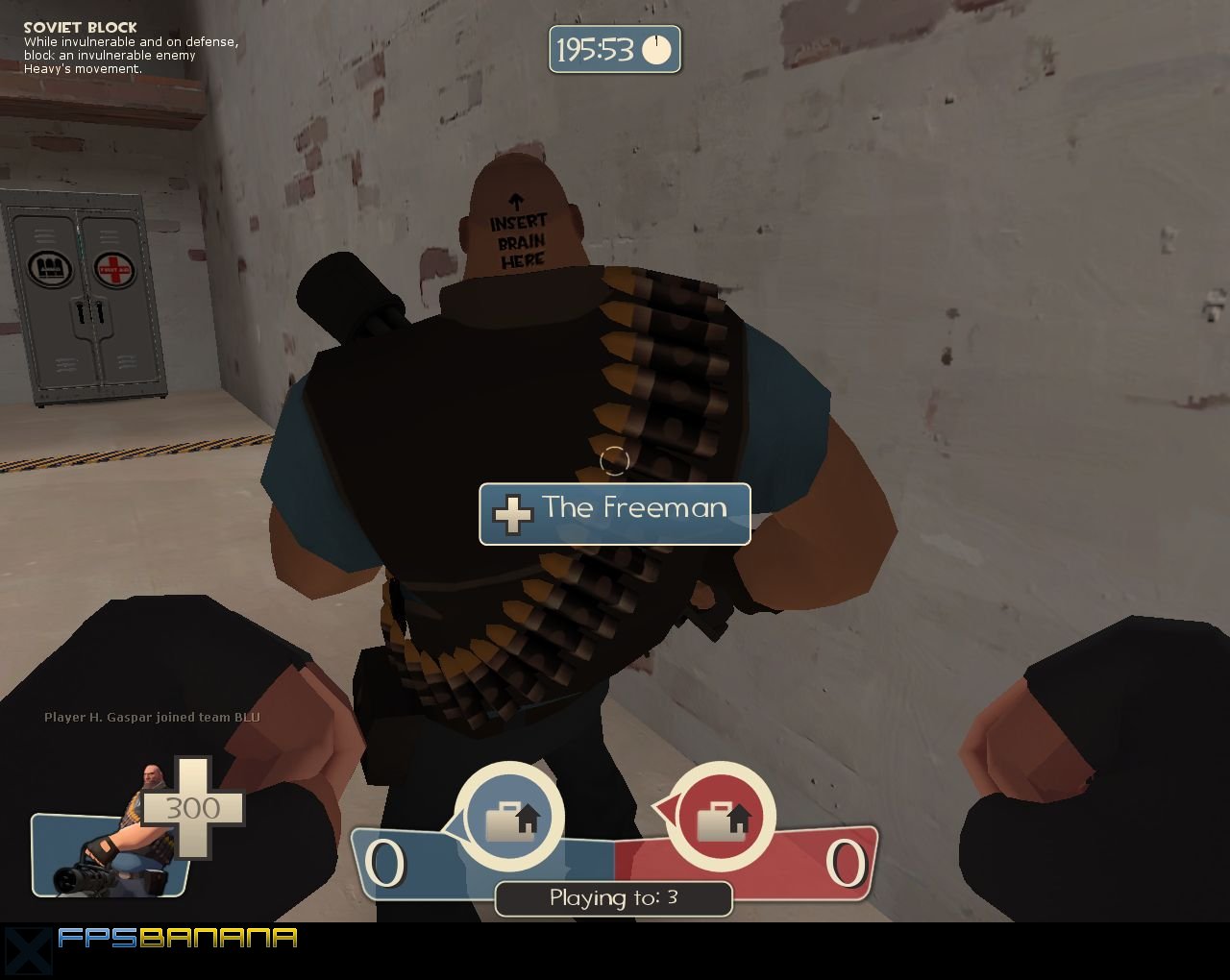This screenshot has height=980, width=1230.
Task: Click the plus icon on The Freeman nameplate
Action: [512, 514]
